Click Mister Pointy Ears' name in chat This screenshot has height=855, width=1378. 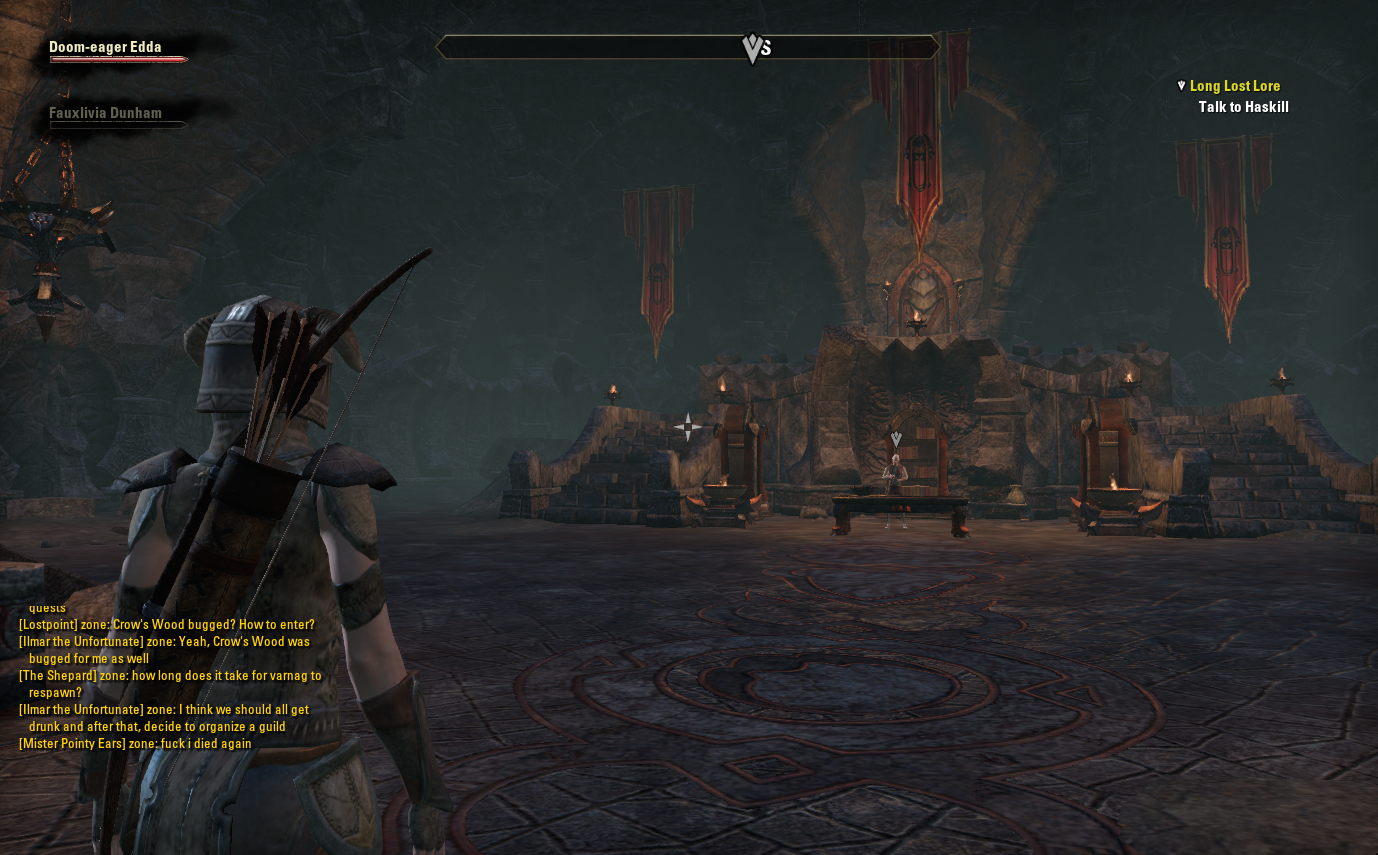[x=72, y=744]
